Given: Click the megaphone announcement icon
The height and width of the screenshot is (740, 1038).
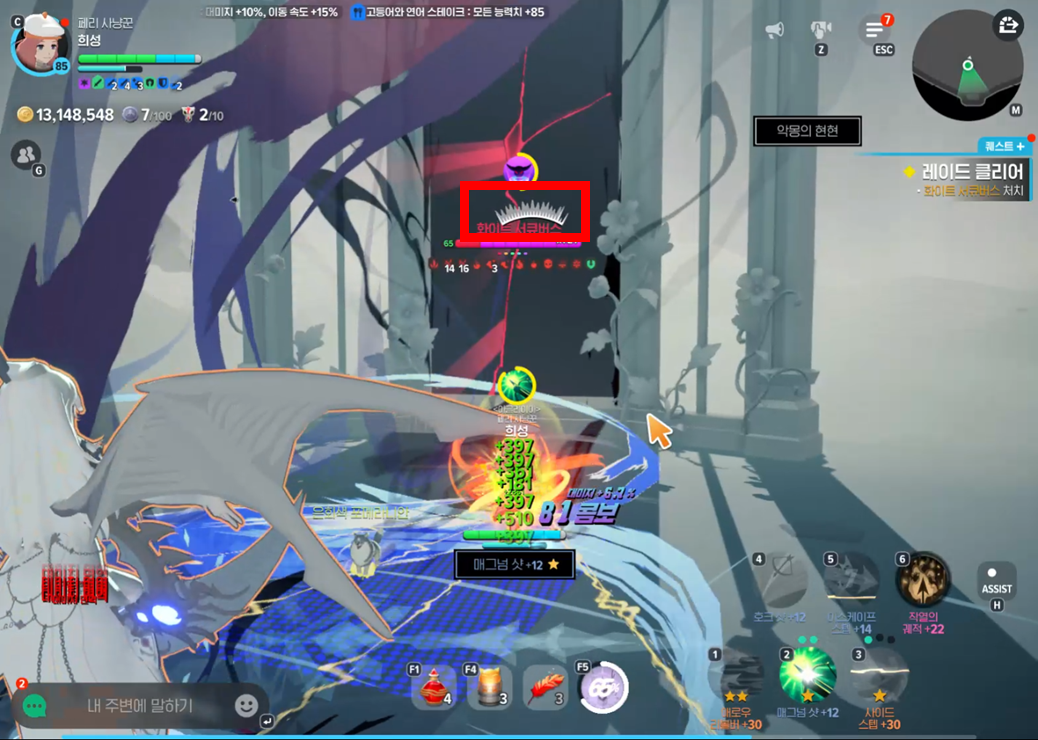Looking at the screenshot, I should click(774, 30).
